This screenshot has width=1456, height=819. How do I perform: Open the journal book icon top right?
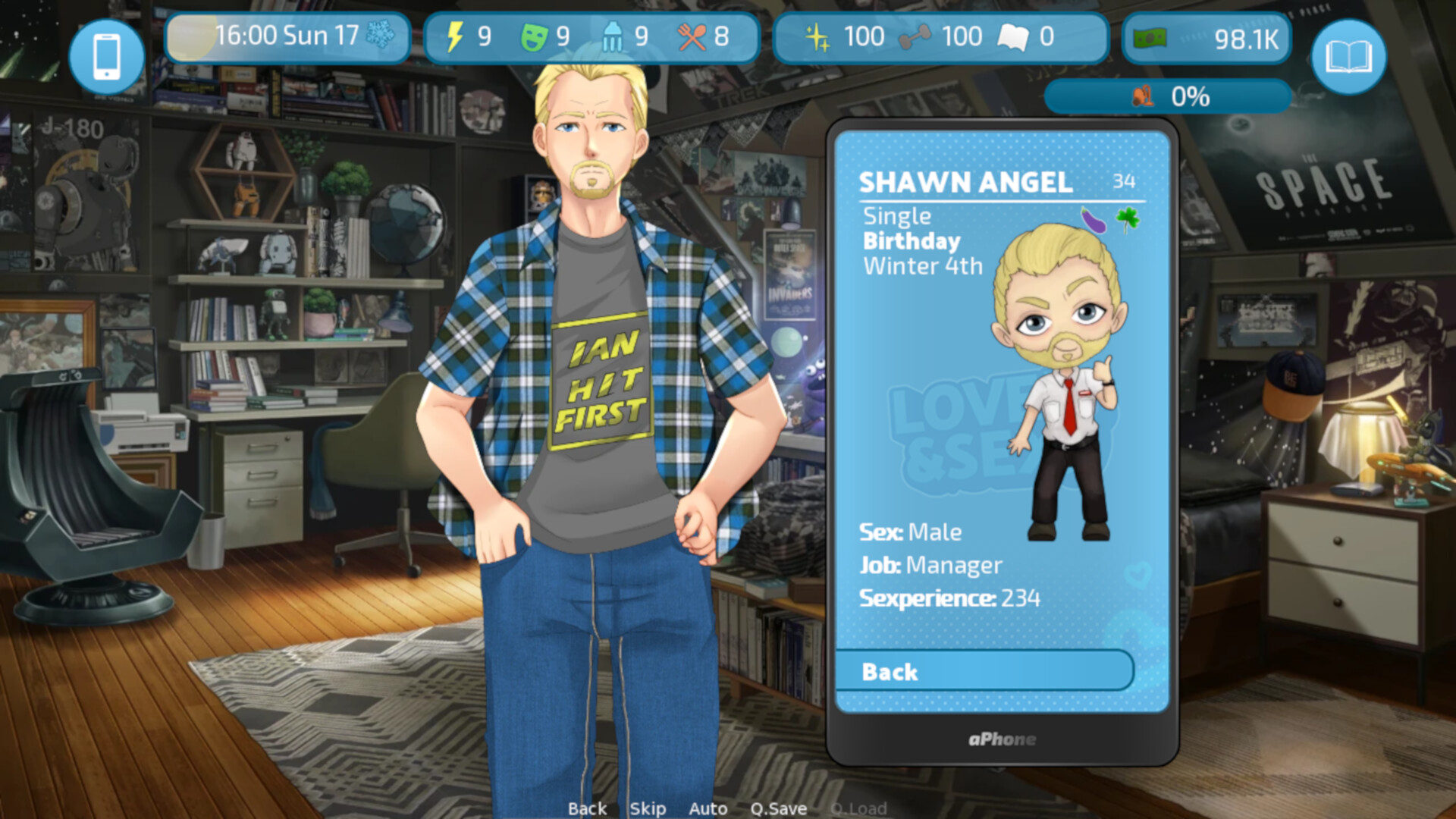(1349, 55)
